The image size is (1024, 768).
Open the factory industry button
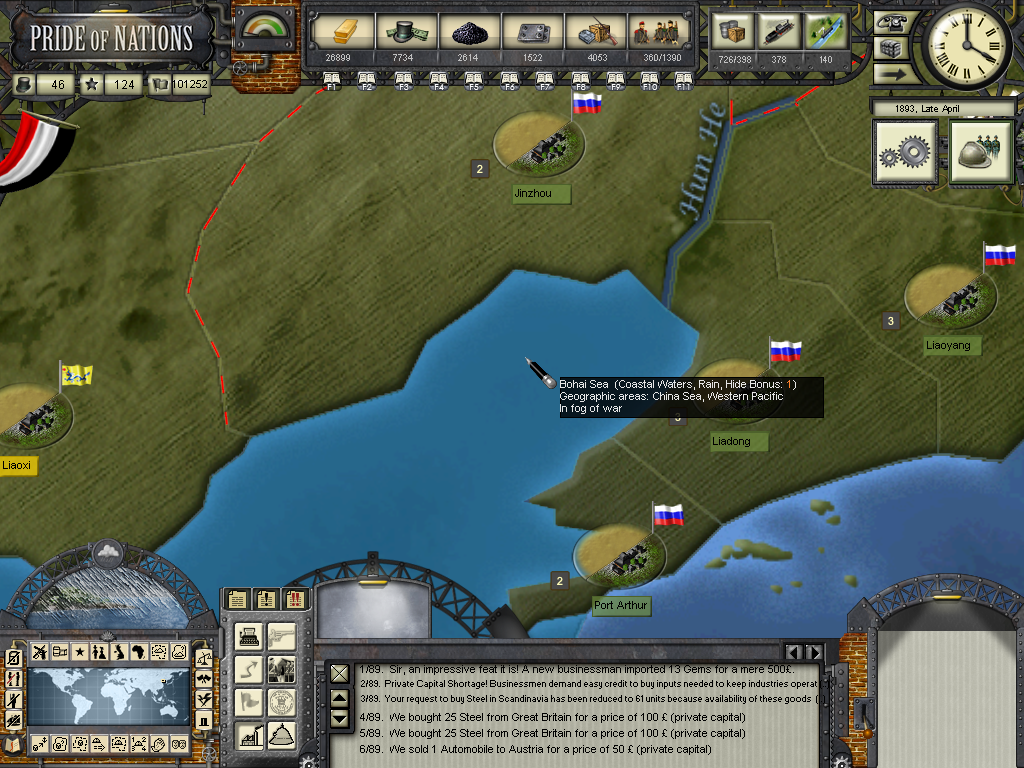click(248, 736)
